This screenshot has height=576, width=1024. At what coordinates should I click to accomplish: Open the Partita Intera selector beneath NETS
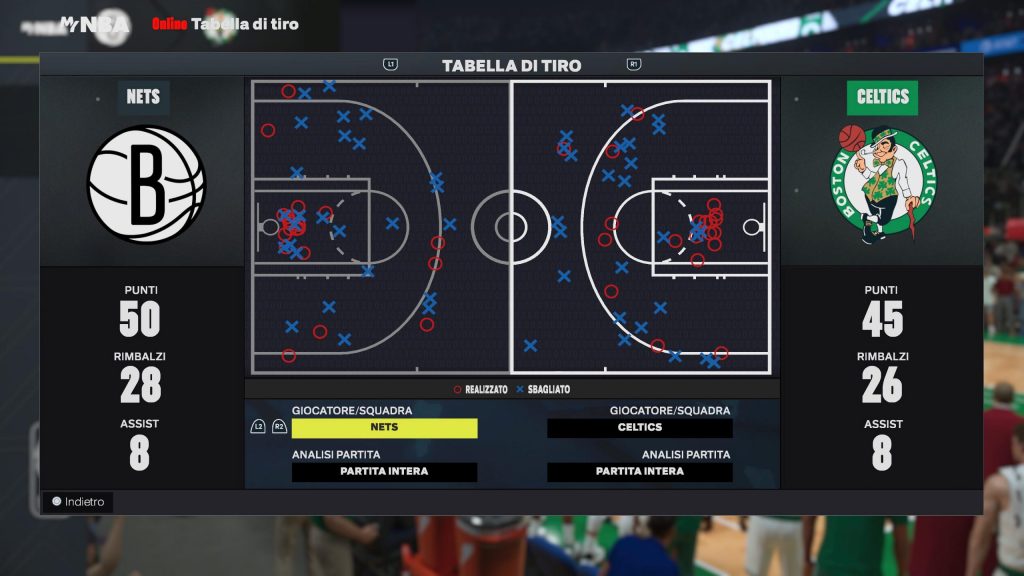pyautogui.click(x=384, y=472)
